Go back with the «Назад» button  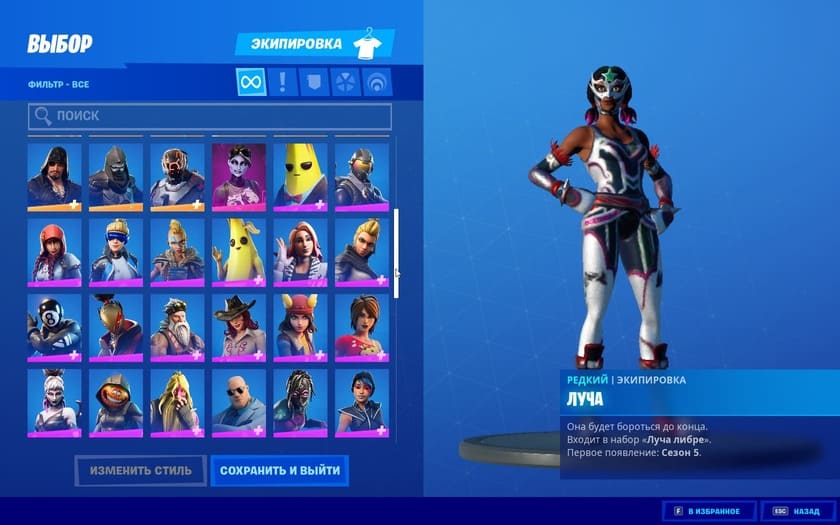(x=798, y=510)
